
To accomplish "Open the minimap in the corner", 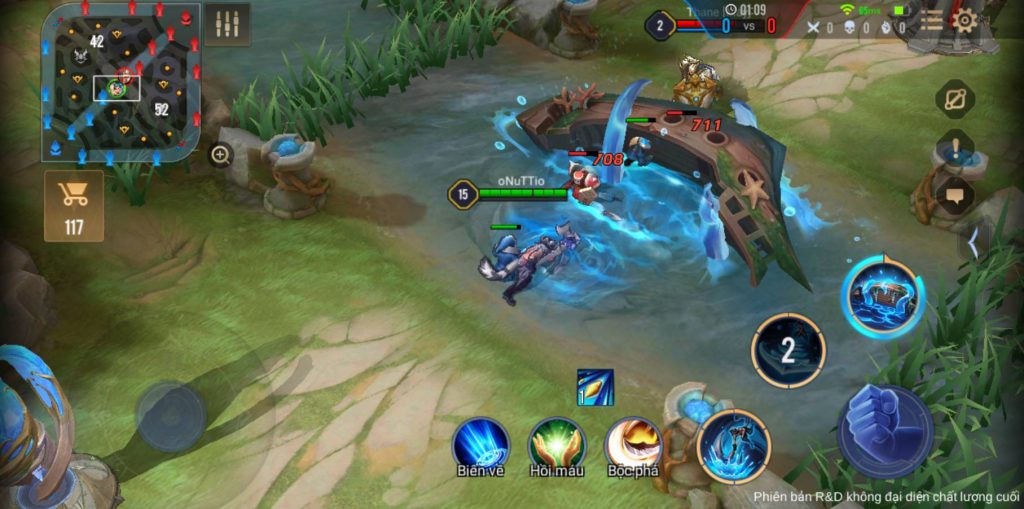I will coord(121,82).
